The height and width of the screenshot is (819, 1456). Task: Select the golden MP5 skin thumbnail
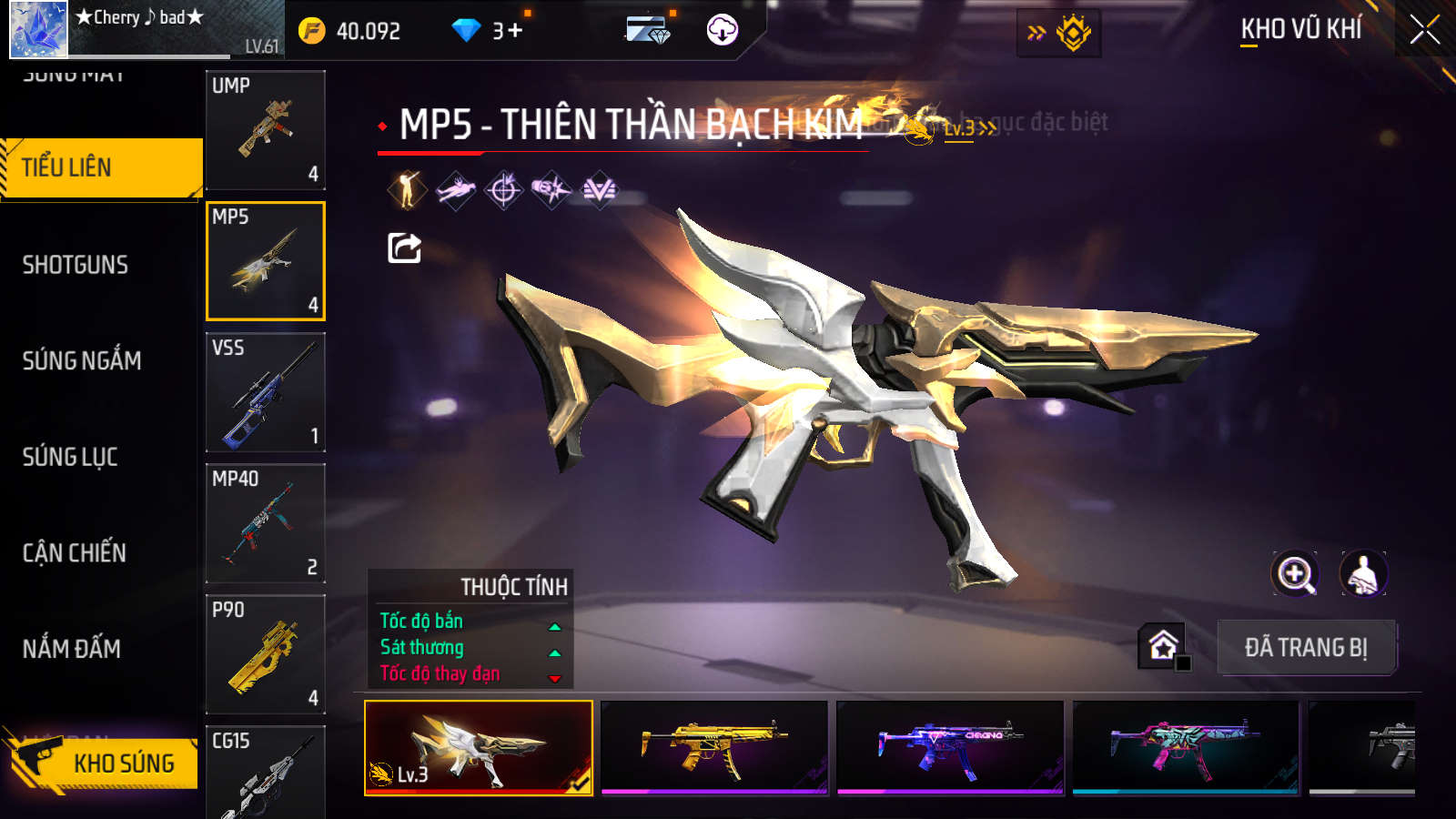(x=714, y=747)
